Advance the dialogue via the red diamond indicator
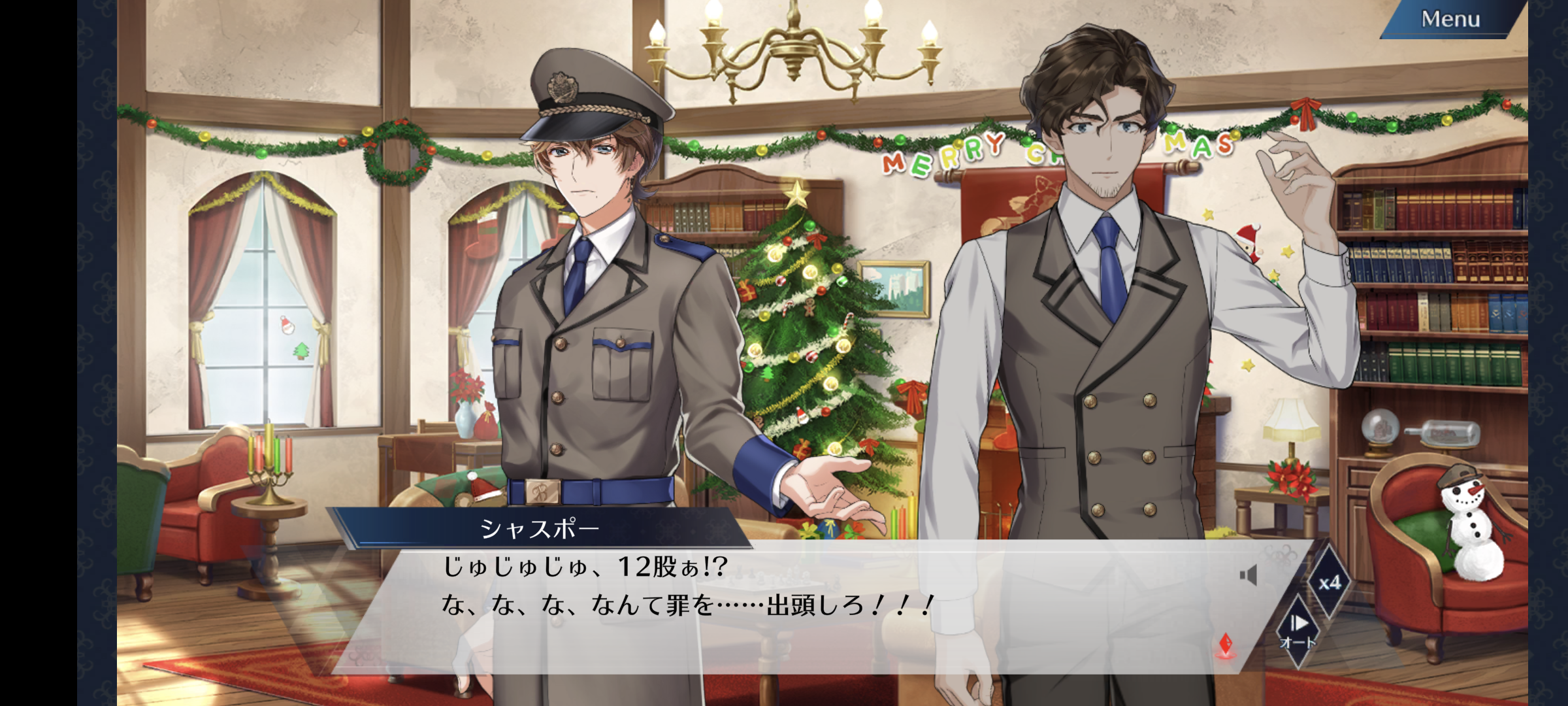Screen dimensions: 1568x706 1226,644
